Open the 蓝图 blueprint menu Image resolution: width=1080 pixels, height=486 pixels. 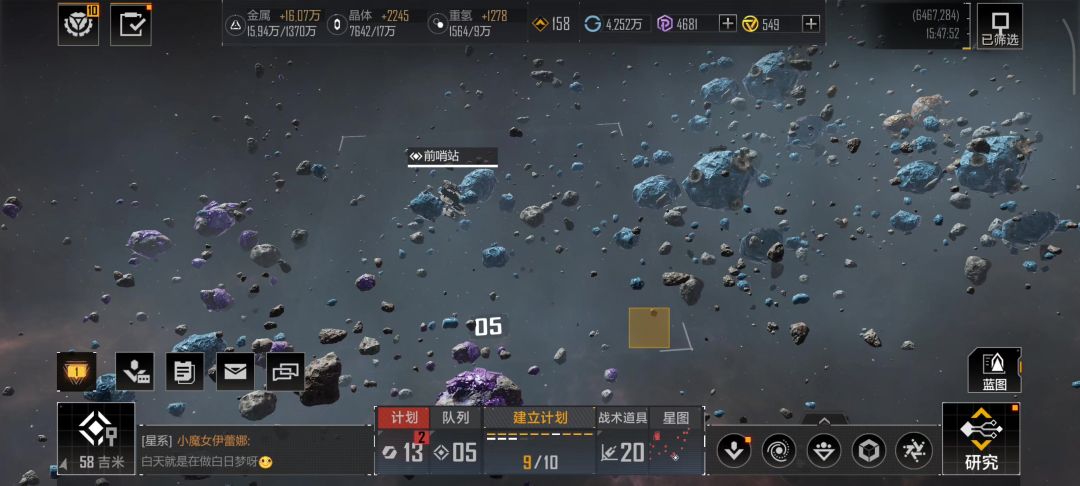point(994,370)
